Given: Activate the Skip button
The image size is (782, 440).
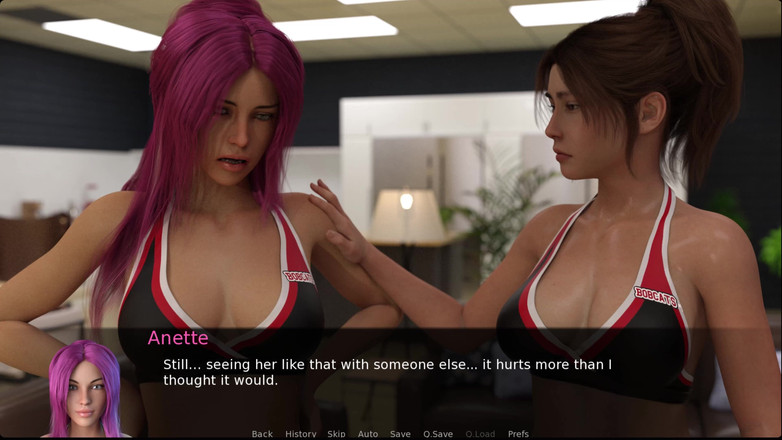Looking at the screenshot, I should (336, 434).
